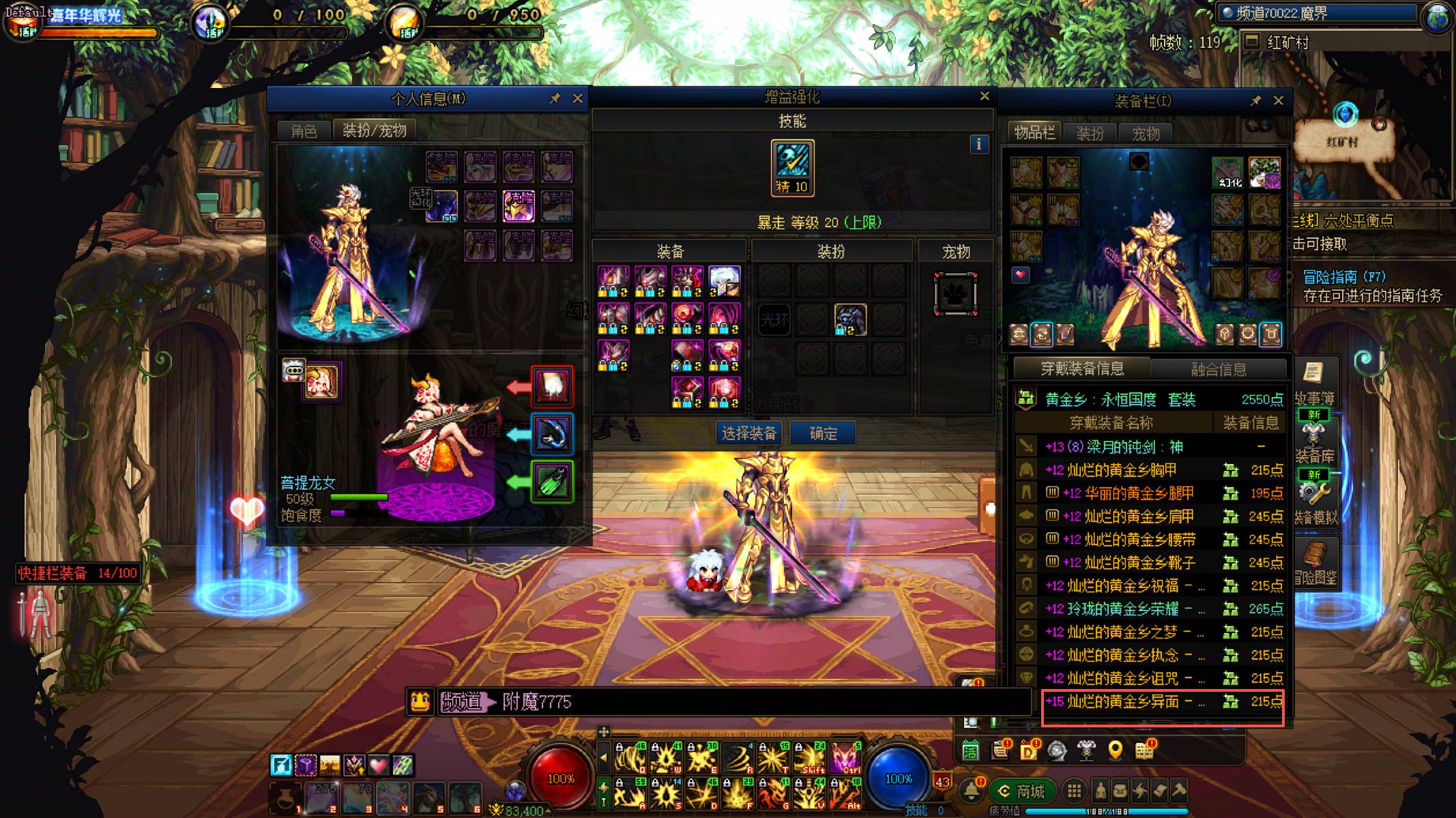Close the 装备栏 inventory window
Image resolution: width=1456 pixels, height=818 pixels.
[1278, 100]
